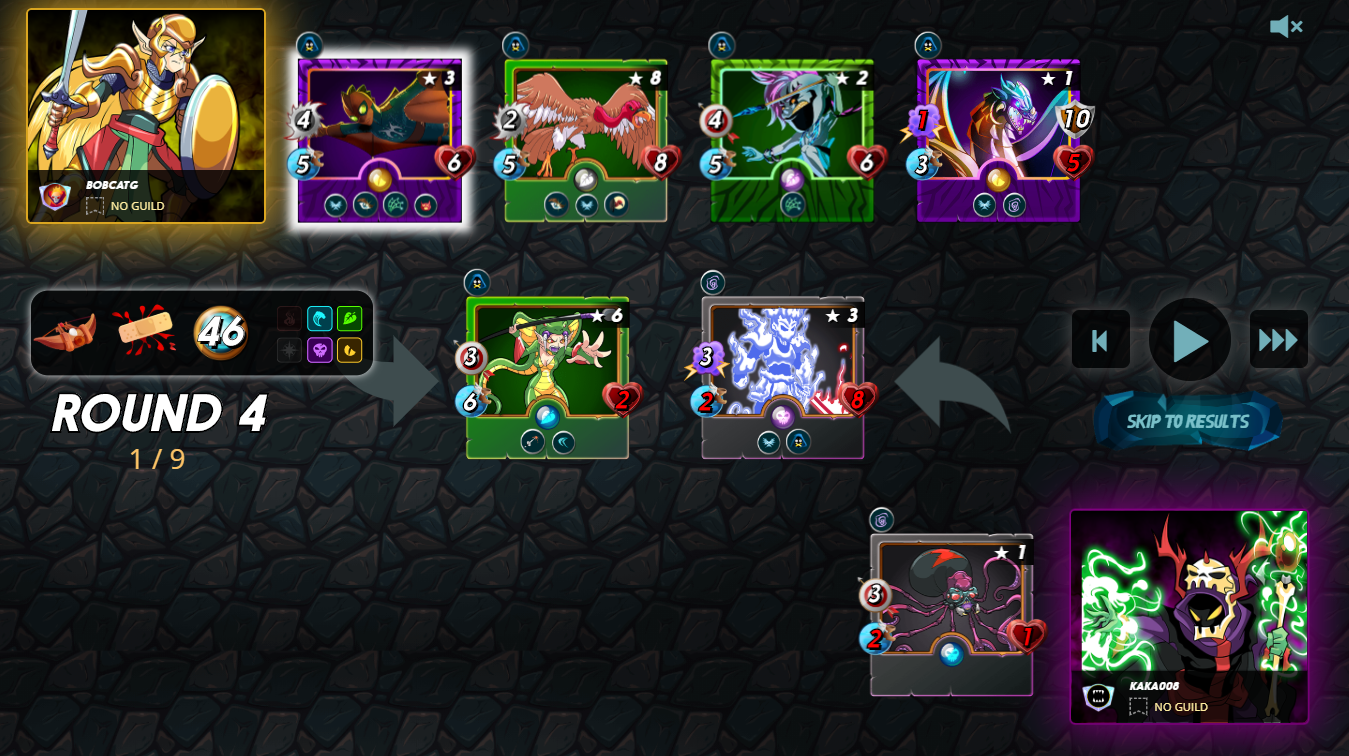Click the green leaf earth element icon
1349x756 pixels.
click(349, 319)
